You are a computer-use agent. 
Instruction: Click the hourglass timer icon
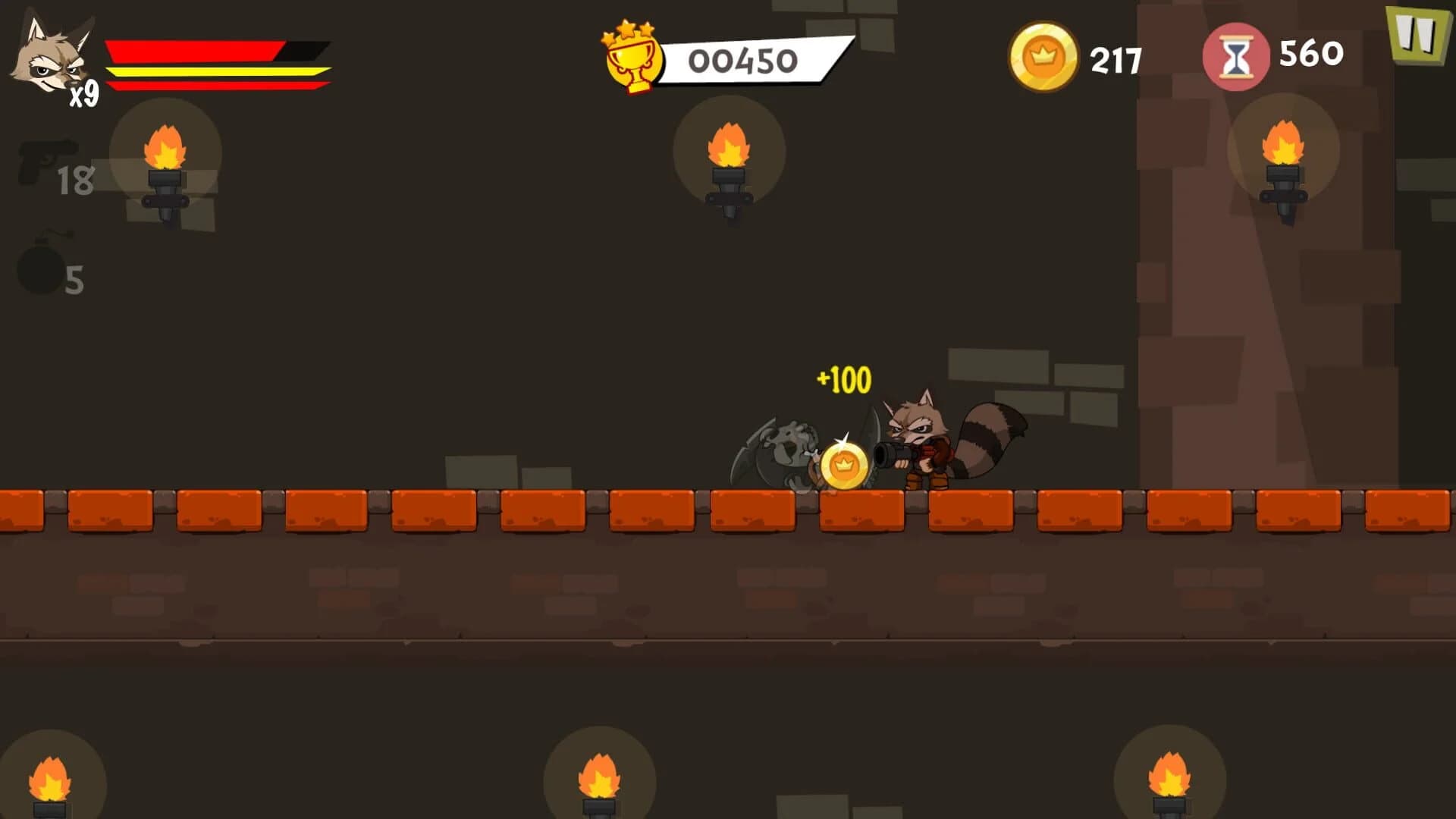(x=1237, y=55)
